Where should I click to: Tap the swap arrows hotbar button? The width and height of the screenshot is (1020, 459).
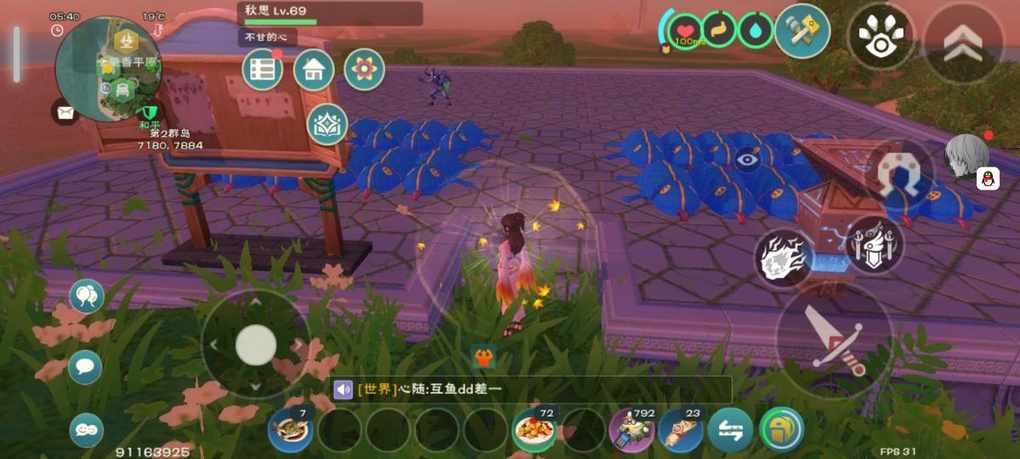click(x=730, y=431)
